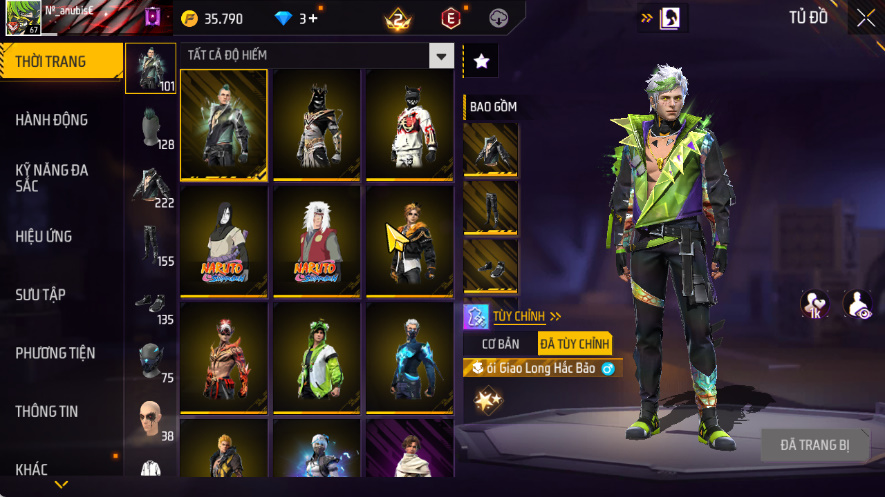Select the CƠ BẢN tab
The width and height of the screenshot is (885, 497).
[x=501, y=344]
